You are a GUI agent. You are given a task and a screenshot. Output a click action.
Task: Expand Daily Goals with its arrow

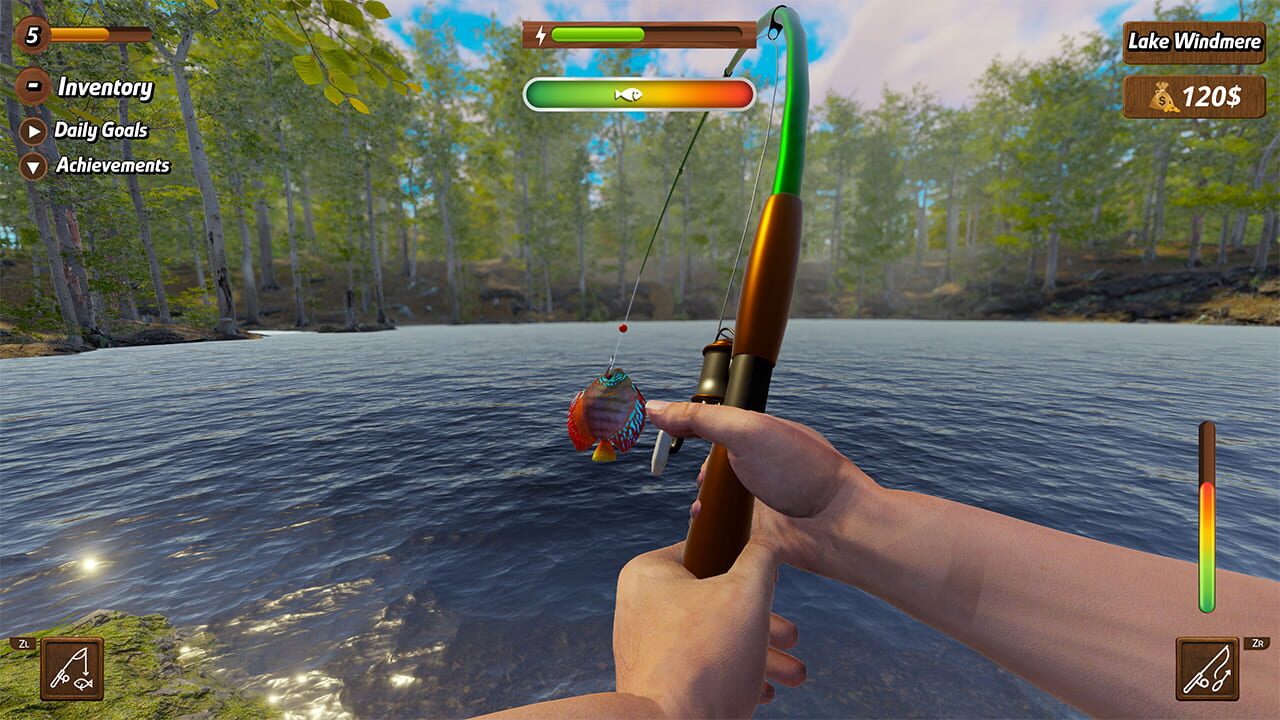[x=31, y=131]
